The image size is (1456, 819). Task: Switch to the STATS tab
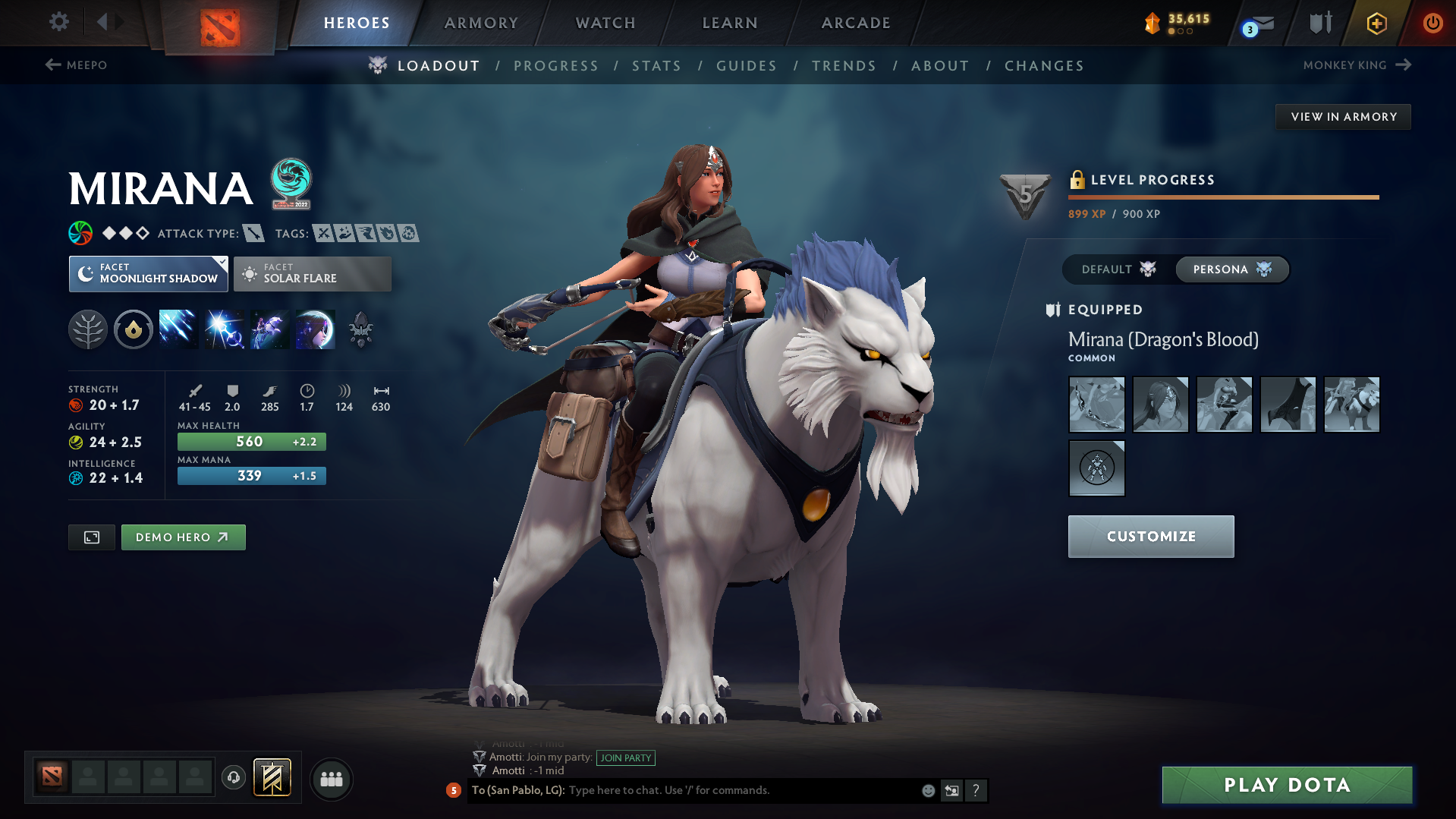tap(656, 65)
